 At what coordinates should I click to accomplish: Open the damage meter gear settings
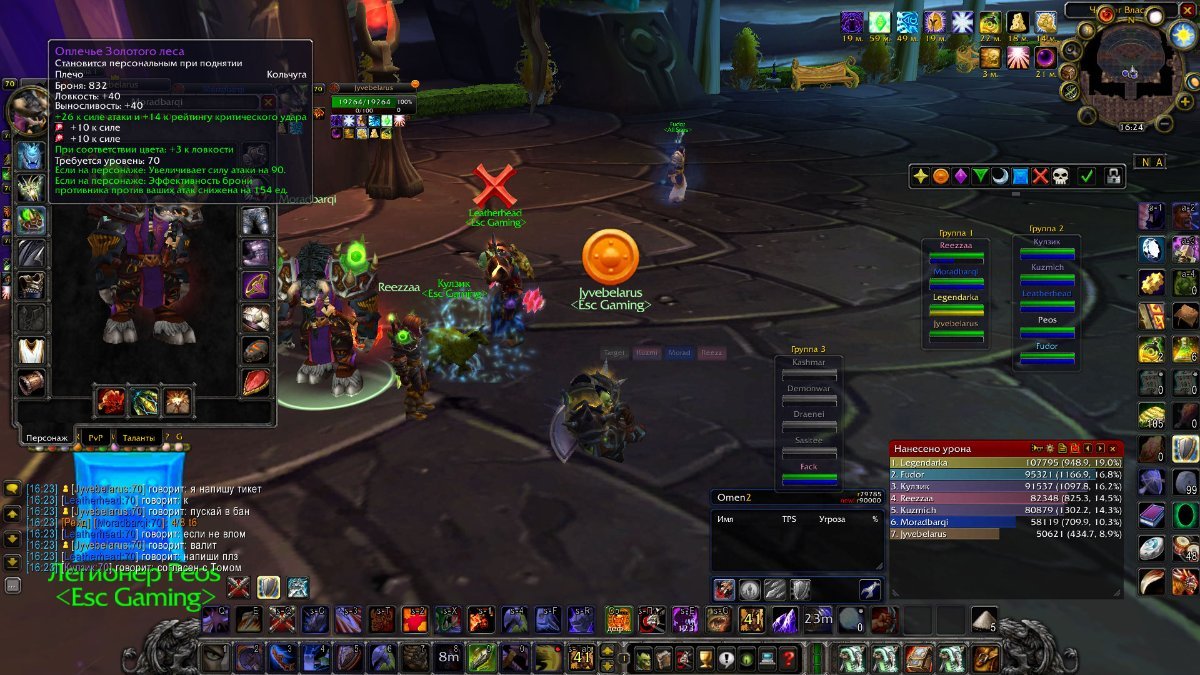click(x=1048, y=449)
